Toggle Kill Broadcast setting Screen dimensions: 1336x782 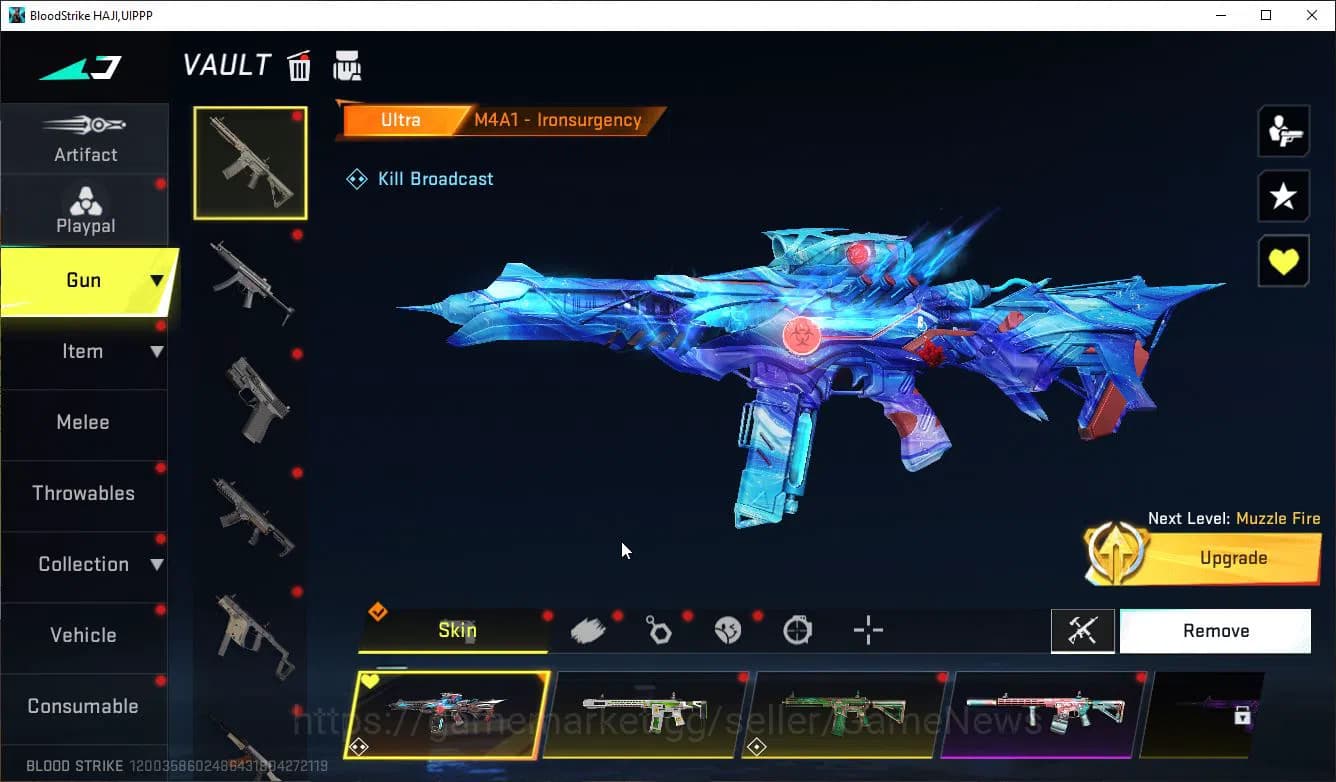click(419, 178)
